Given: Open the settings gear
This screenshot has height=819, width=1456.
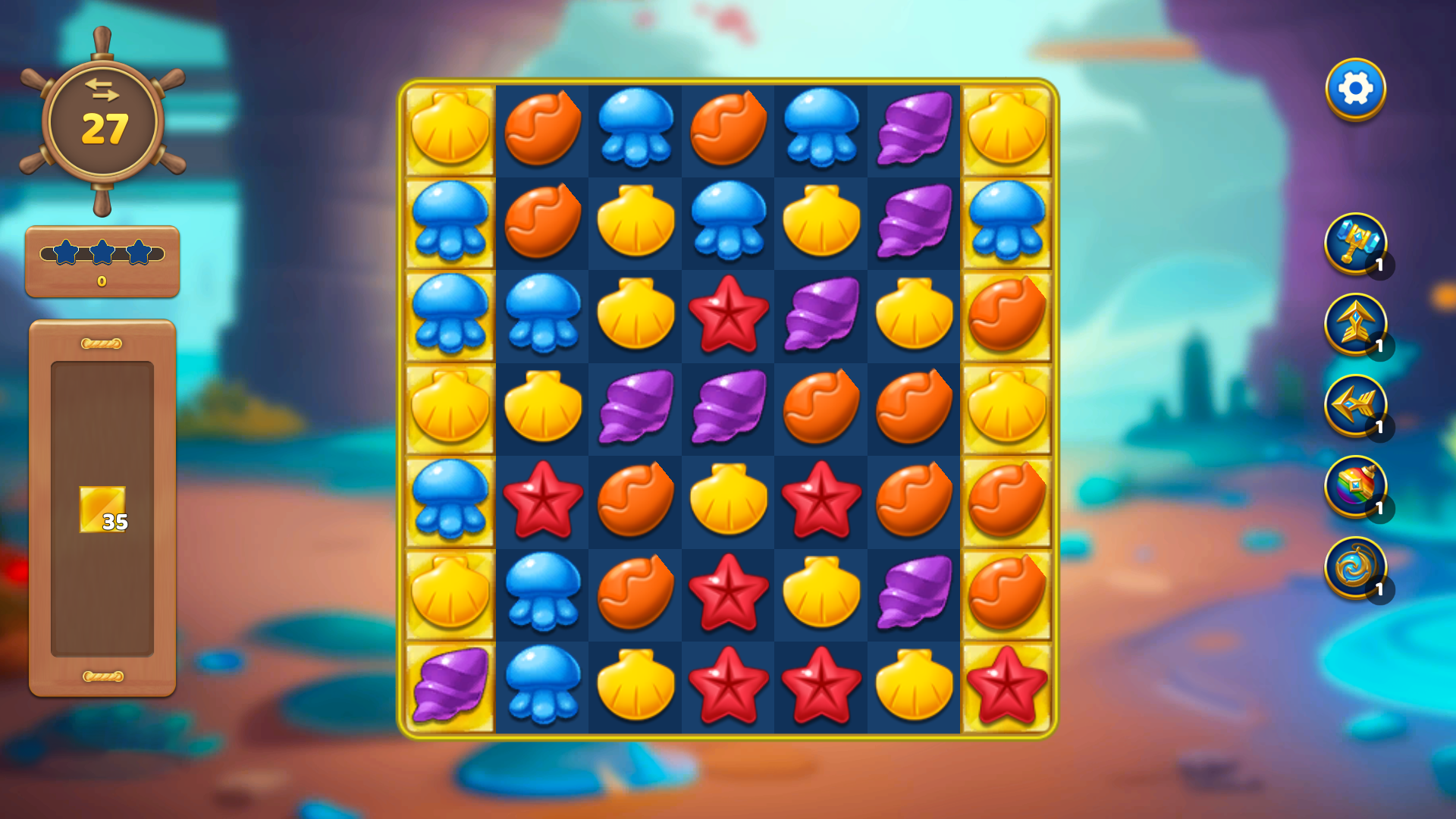Looking at the screenshot, I should tap(1357, 88).
